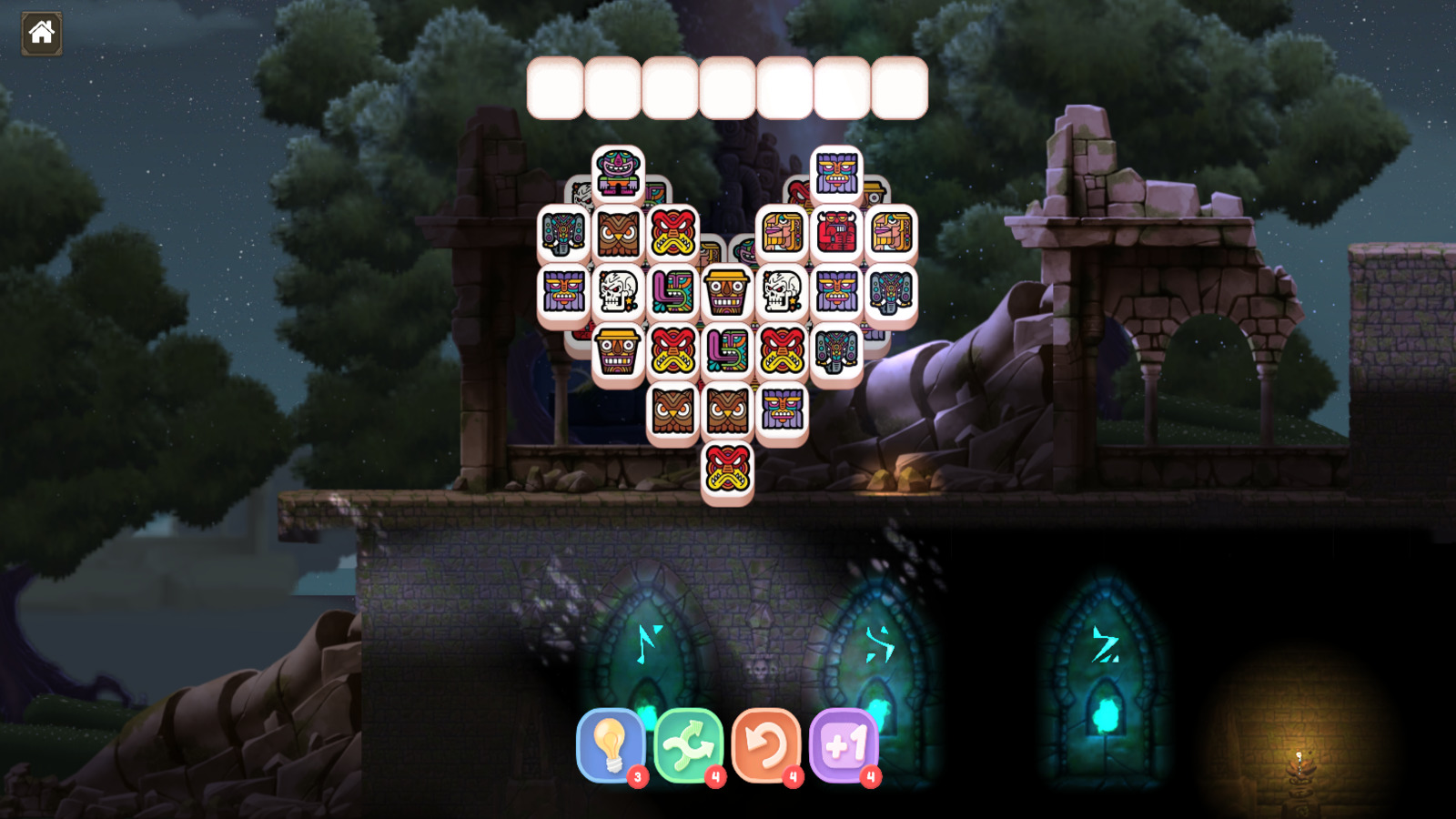Choose the purple elephant tile on far left
1456x819 pixels.
562,233
